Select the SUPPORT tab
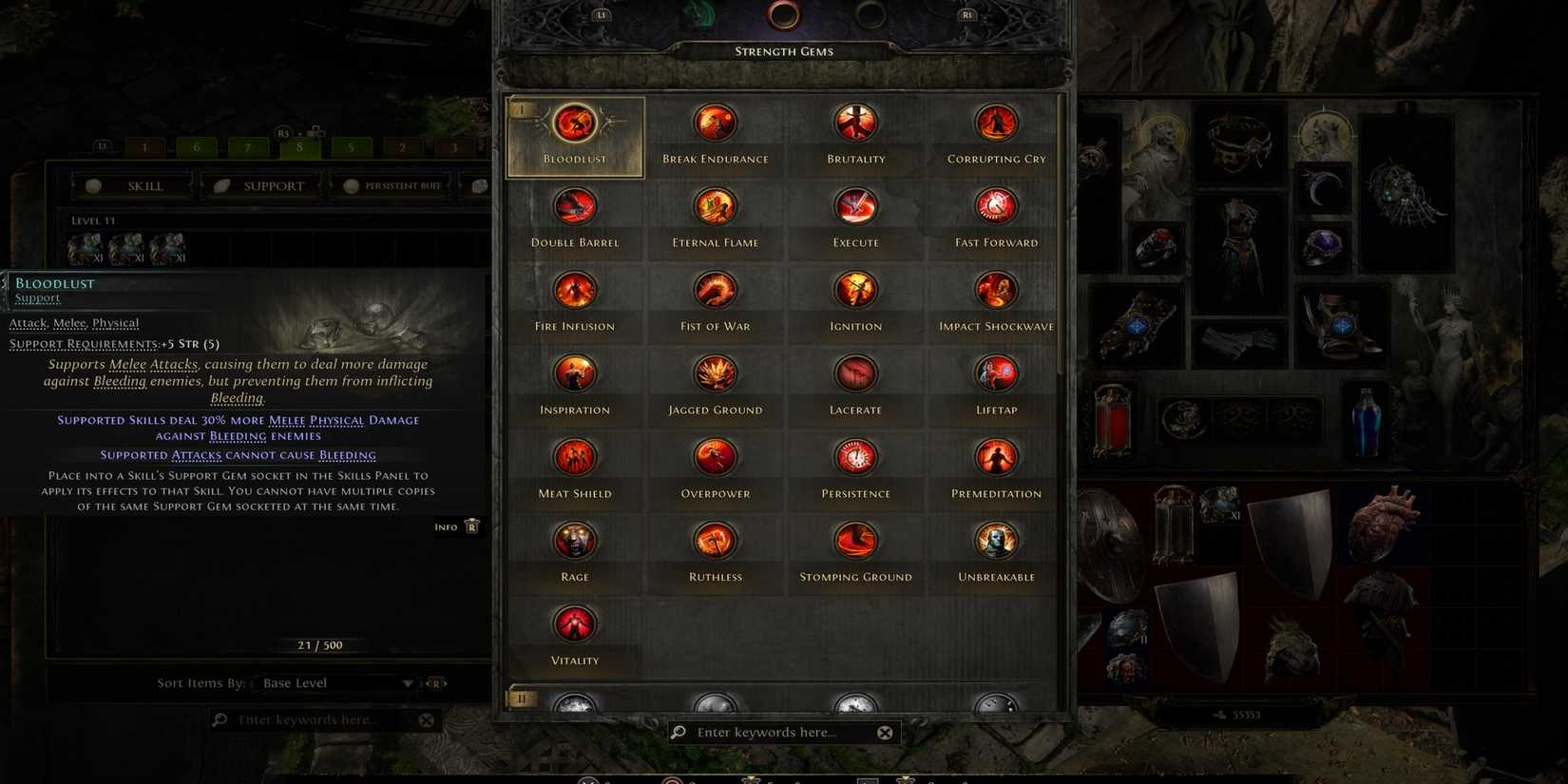Screen dimensions: 1568x784 click(x=273, y=185)
